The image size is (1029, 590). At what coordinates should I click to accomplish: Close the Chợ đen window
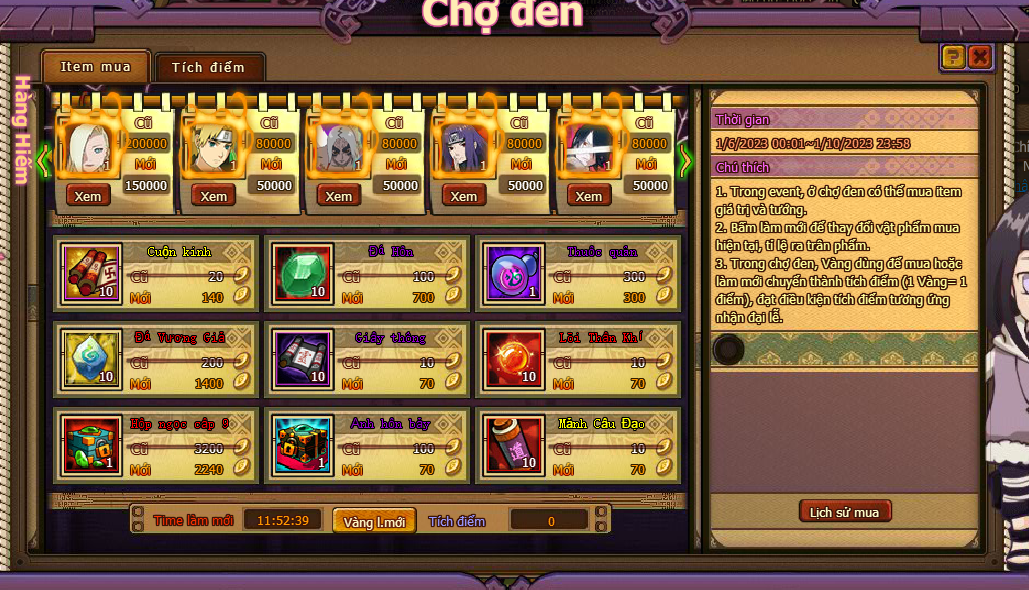pos(980,57)
